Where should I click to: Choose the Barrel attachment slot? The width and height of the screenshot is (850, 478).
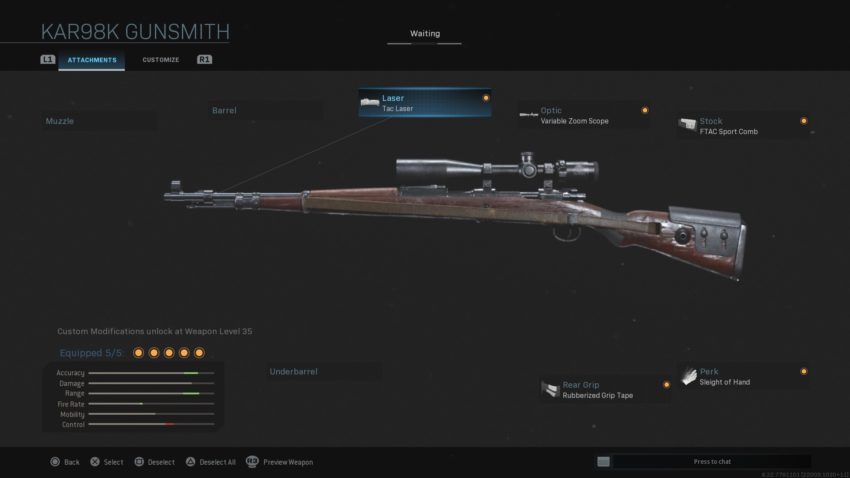(265, 110)
